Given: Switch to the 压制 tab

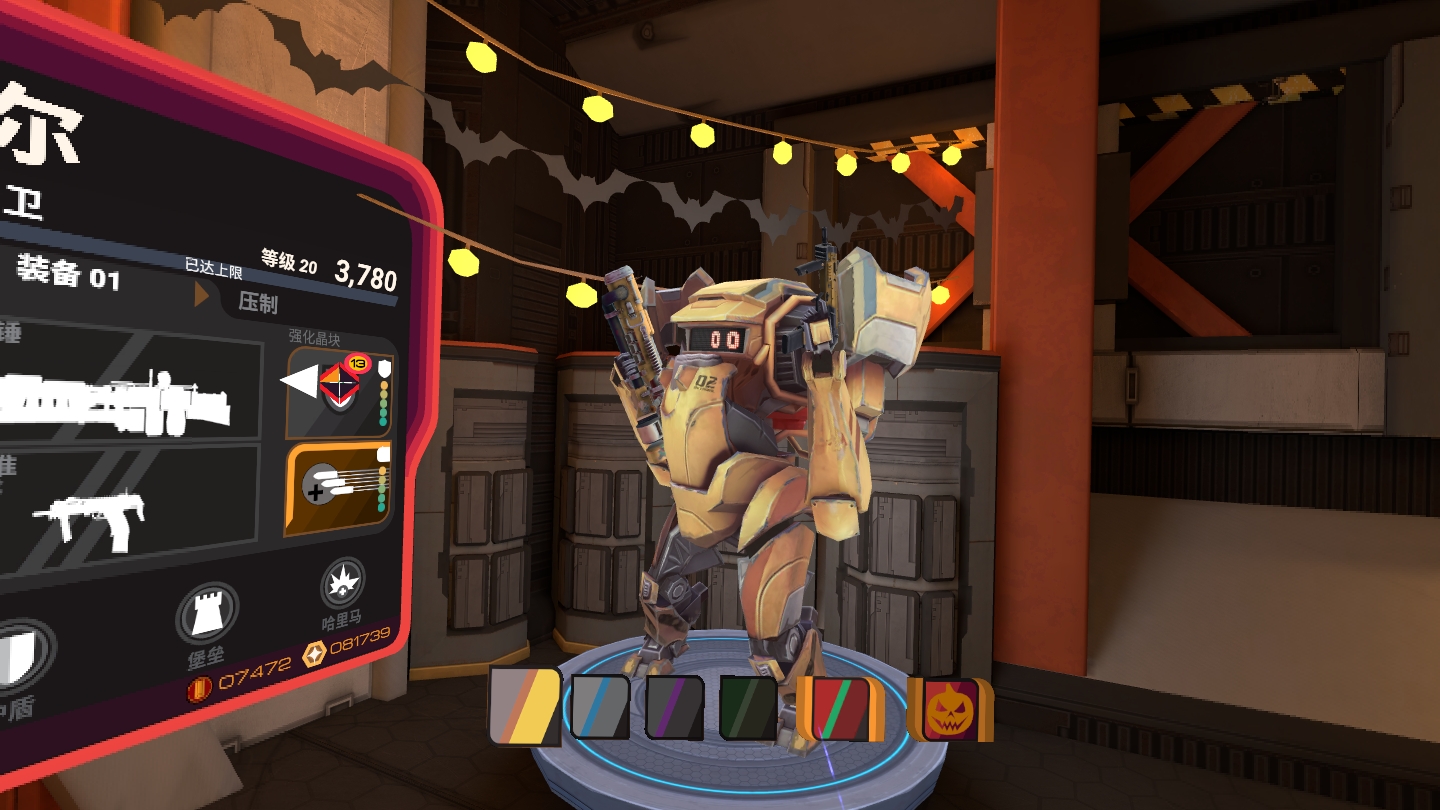Looking at the screenshot, I should pyautogui.click(x=258, y=301).
